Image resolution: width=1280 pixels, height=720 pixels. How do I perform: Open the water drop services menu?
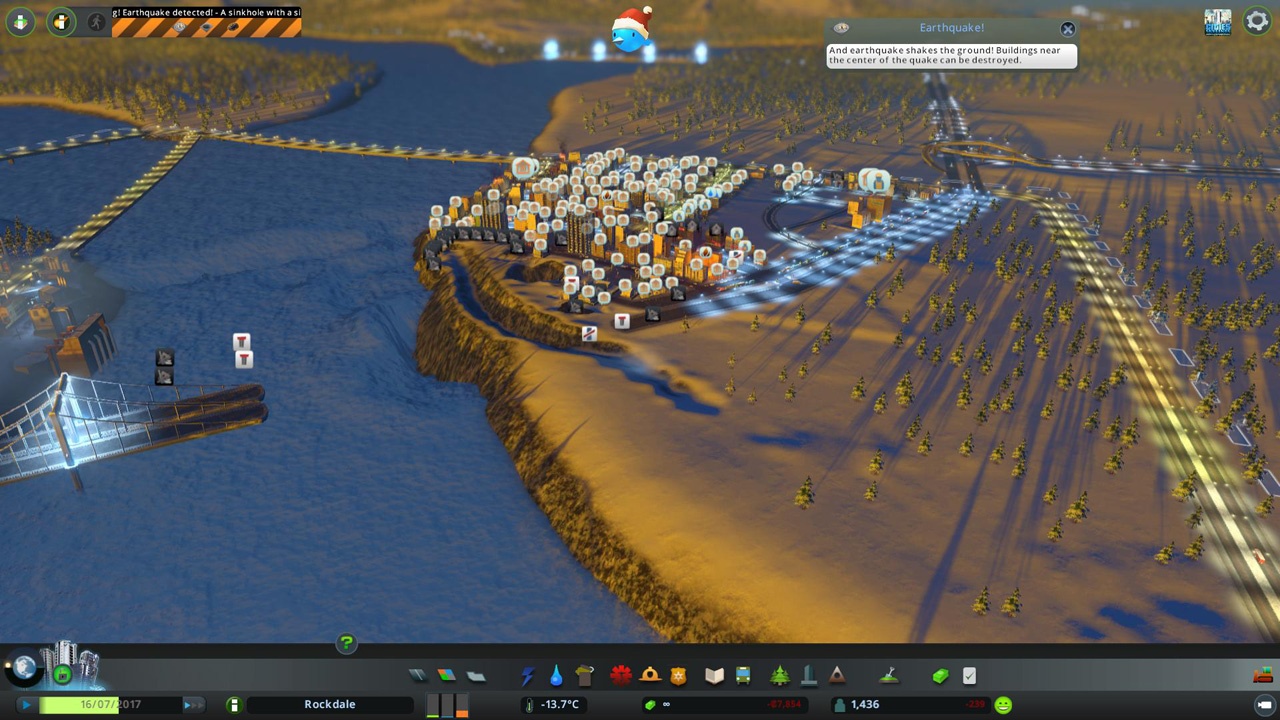[x=556, y=676]
